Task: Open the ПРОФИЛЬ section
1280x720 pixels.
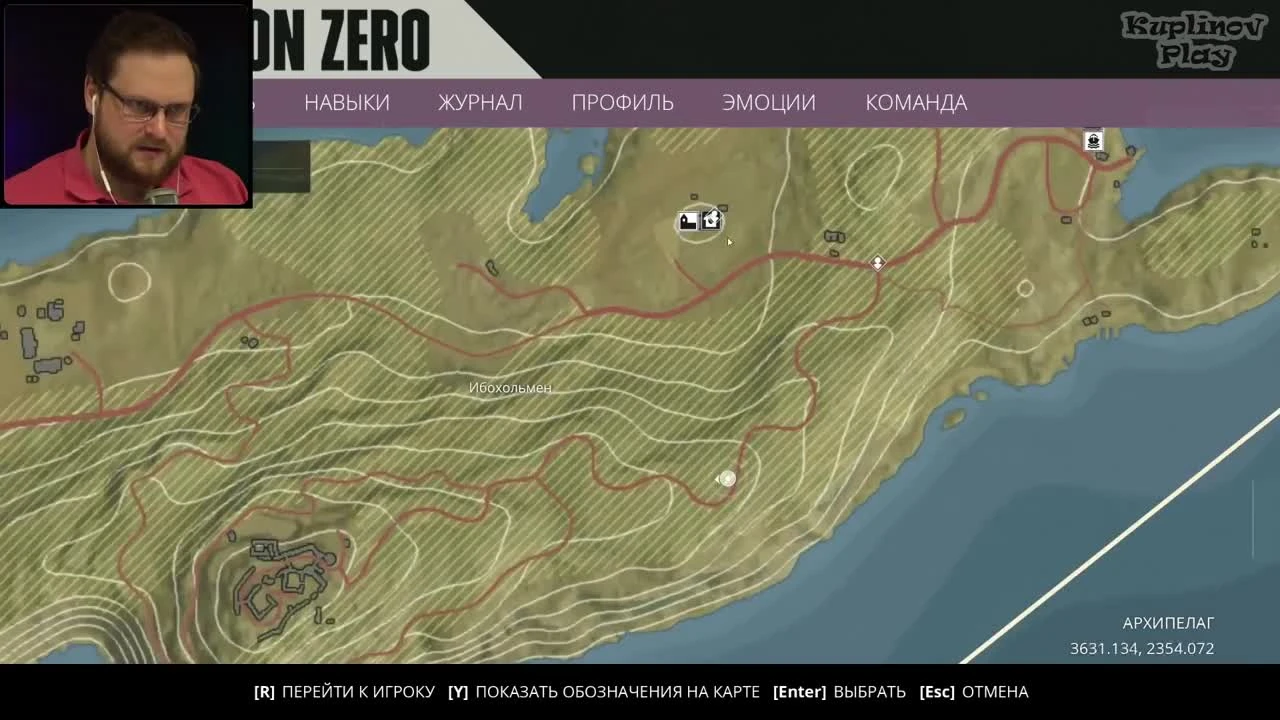Action: pyautogui.click(x=622, y=102)
